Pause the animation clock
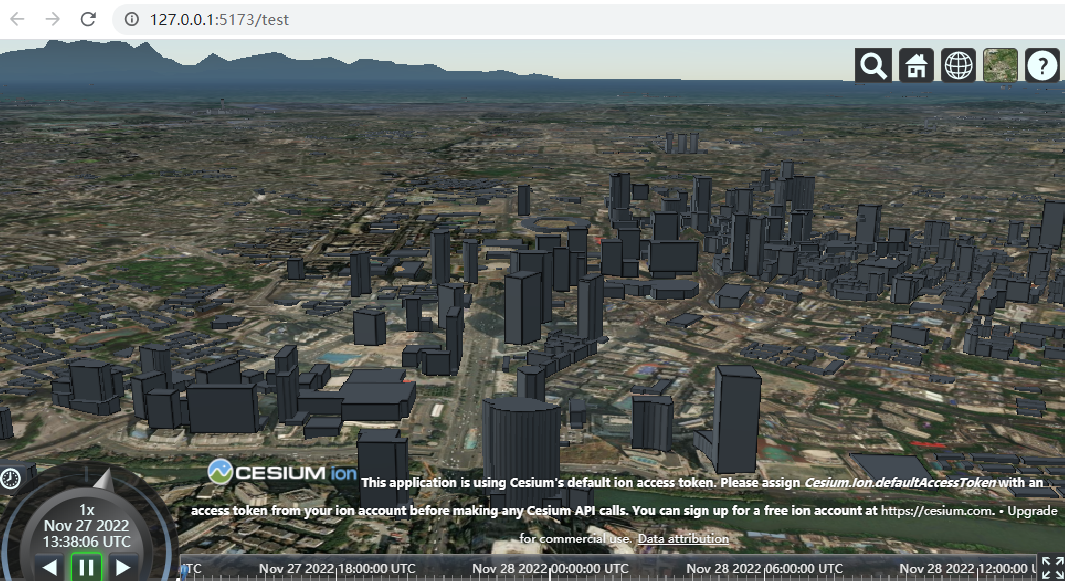 tap(87, 568)
